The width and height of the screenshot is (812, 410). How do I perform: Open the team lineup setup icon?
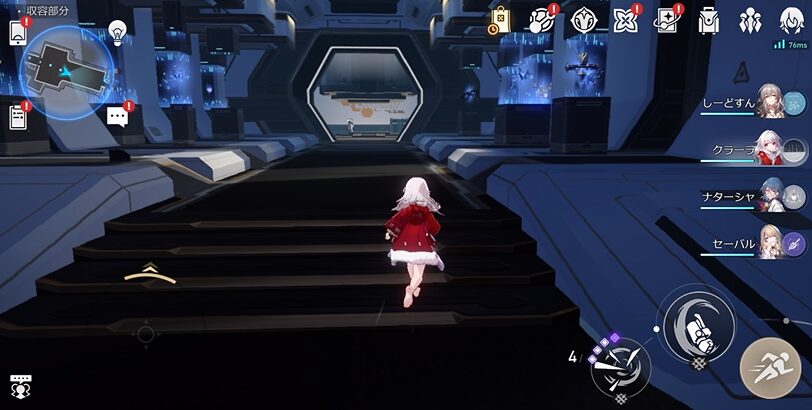[x=750, y=20]
